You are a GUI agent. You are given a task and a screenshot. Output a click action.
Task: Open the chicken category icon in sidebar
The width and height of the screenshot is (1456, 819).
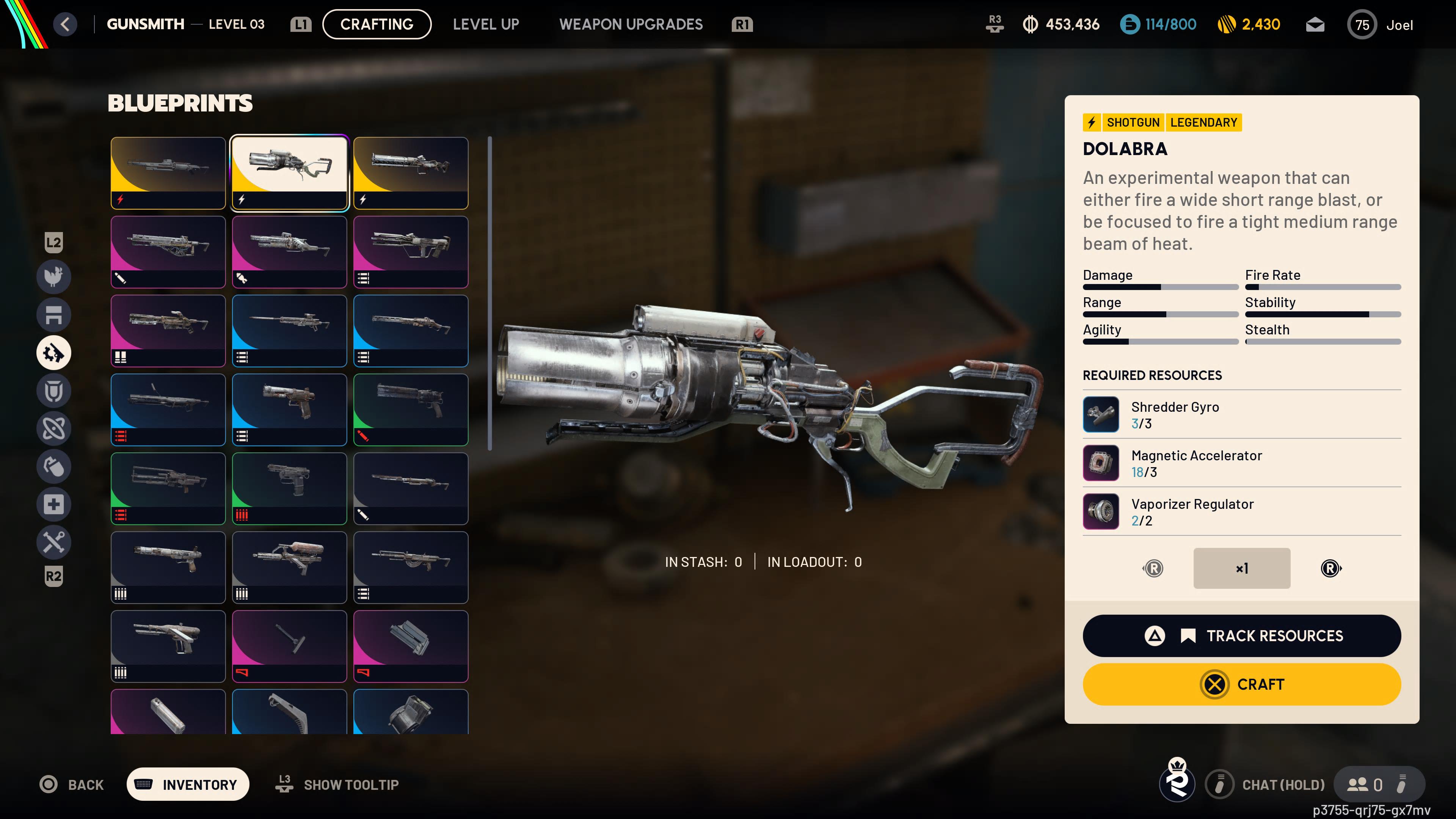[54, 276]
